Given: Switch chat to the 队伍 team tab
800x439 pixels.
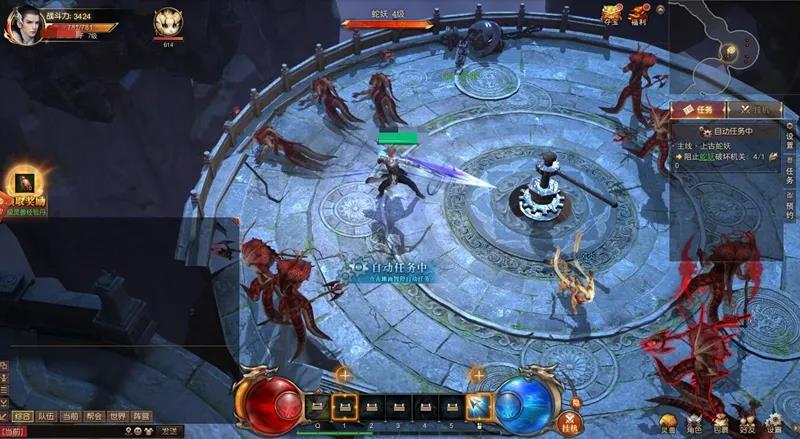Looking at the screenshot, I should coord(46,416).
